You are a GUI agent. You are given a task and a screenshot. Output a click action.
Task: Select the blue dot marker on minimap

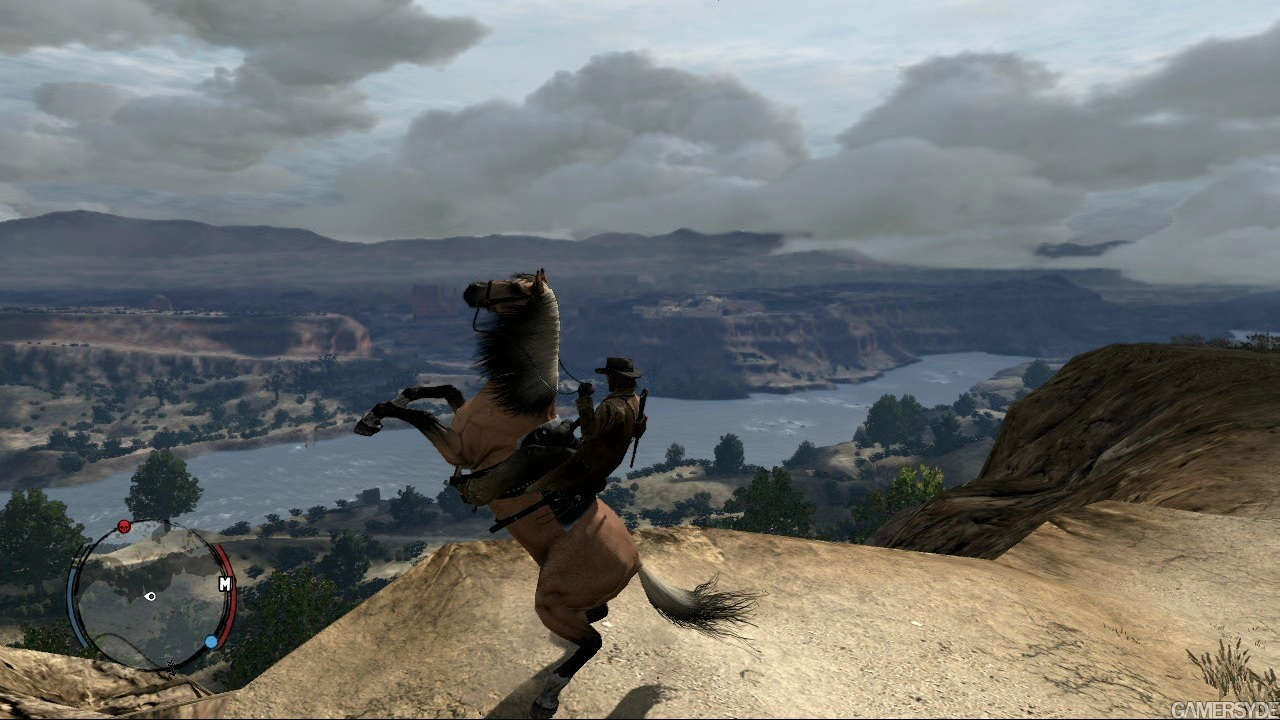211,641
